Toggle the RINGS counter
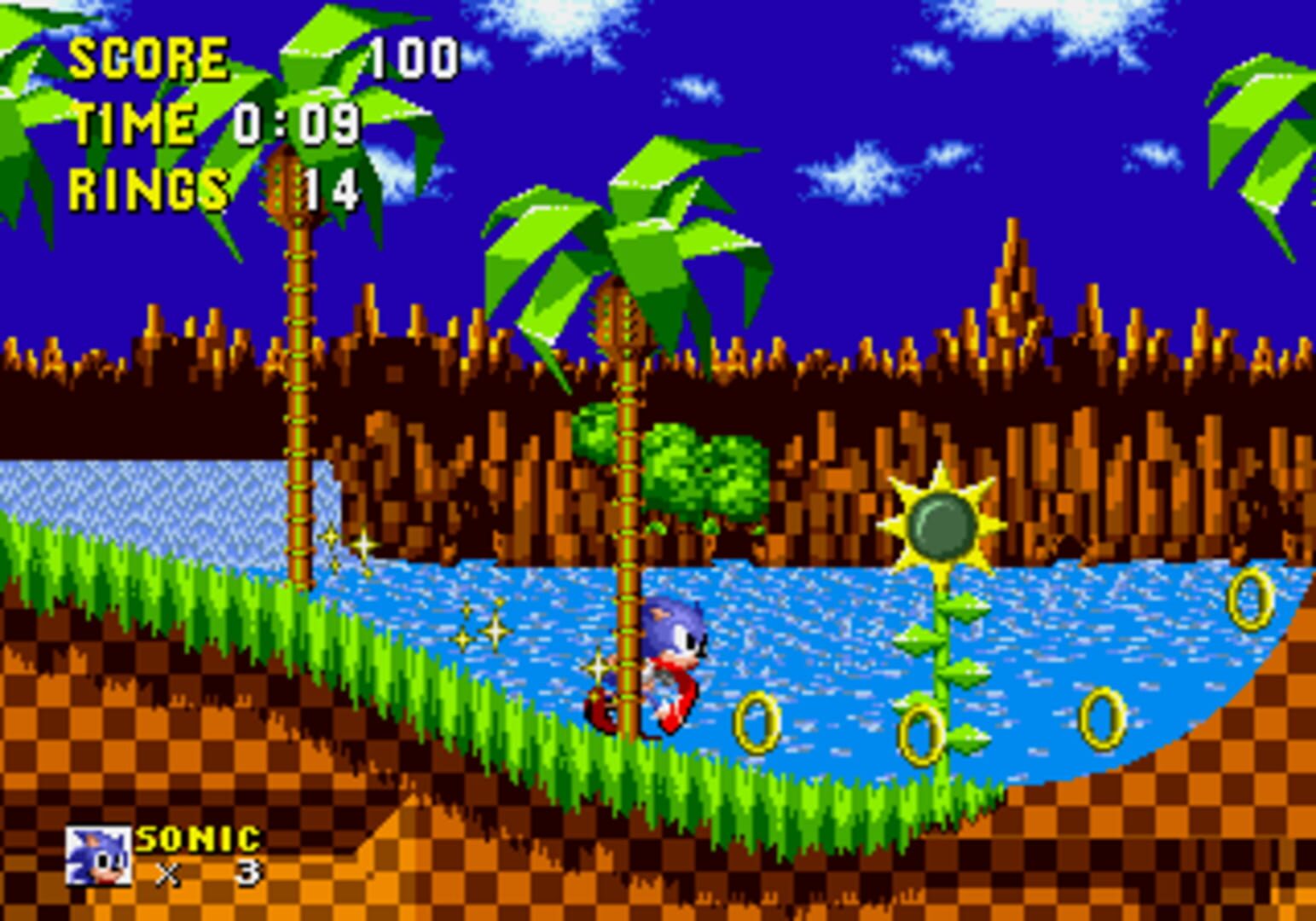 [x=149, y=189]
